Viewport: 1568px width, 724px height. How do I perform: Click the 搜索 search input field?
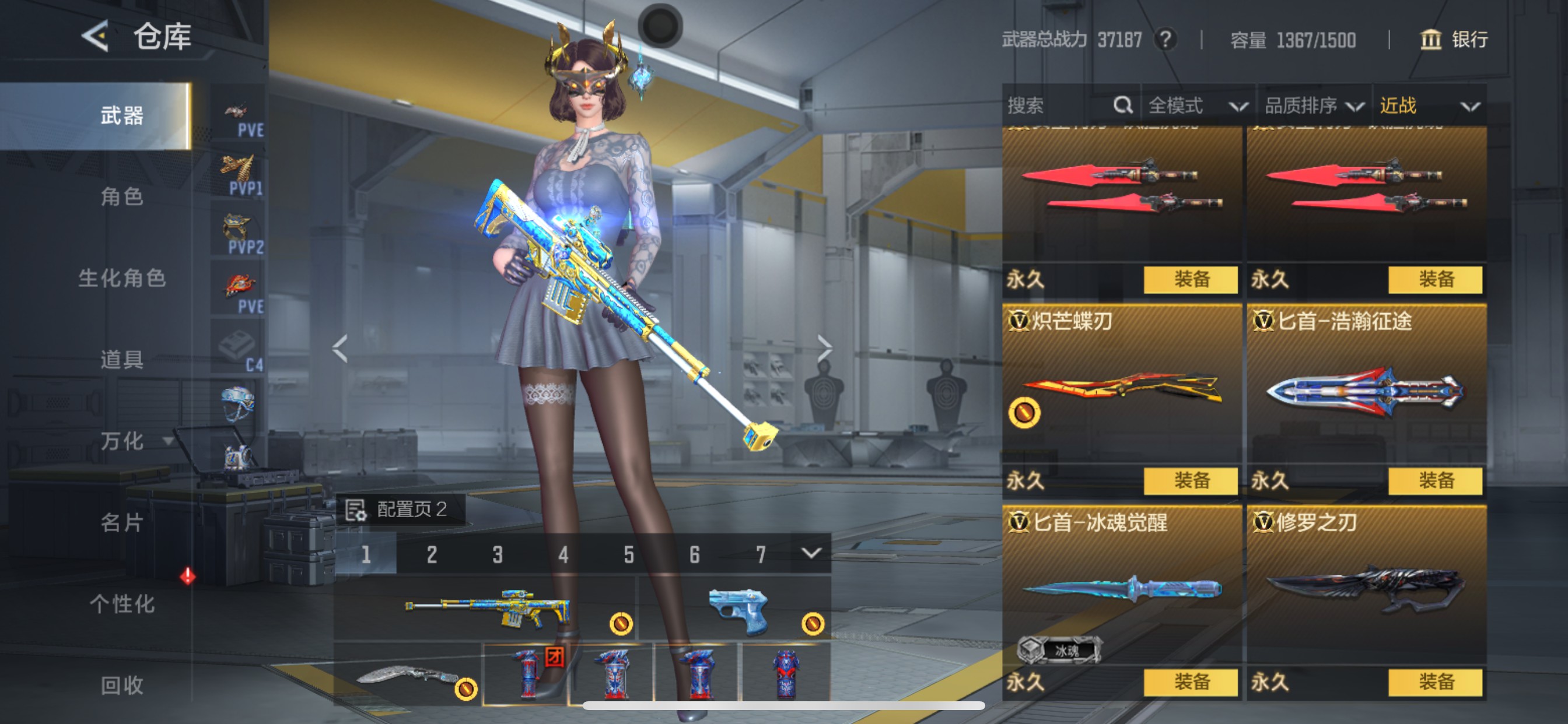tap(1047, 106)
